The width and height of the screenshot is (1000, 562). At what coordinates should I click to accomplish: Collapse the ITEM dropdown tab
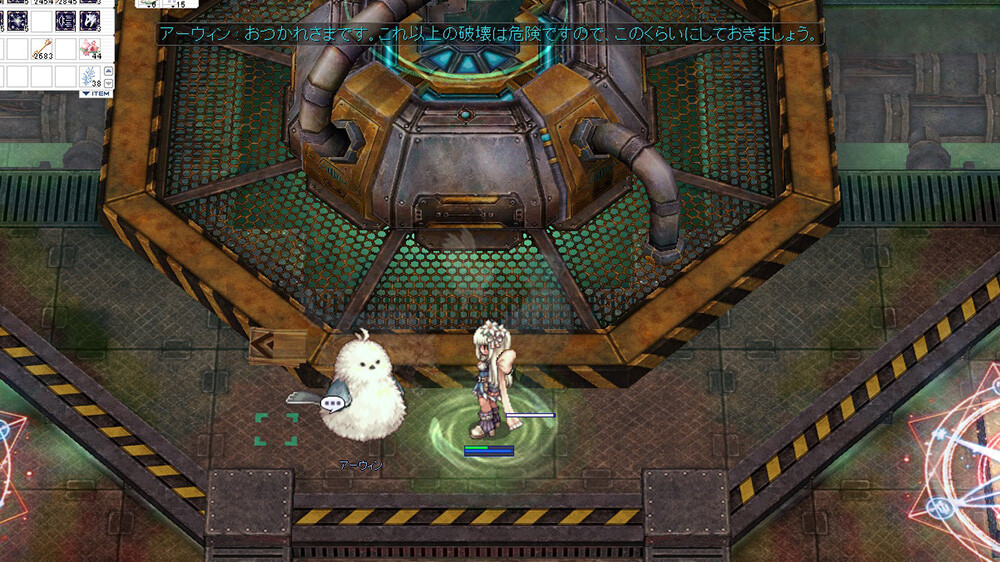97,93
